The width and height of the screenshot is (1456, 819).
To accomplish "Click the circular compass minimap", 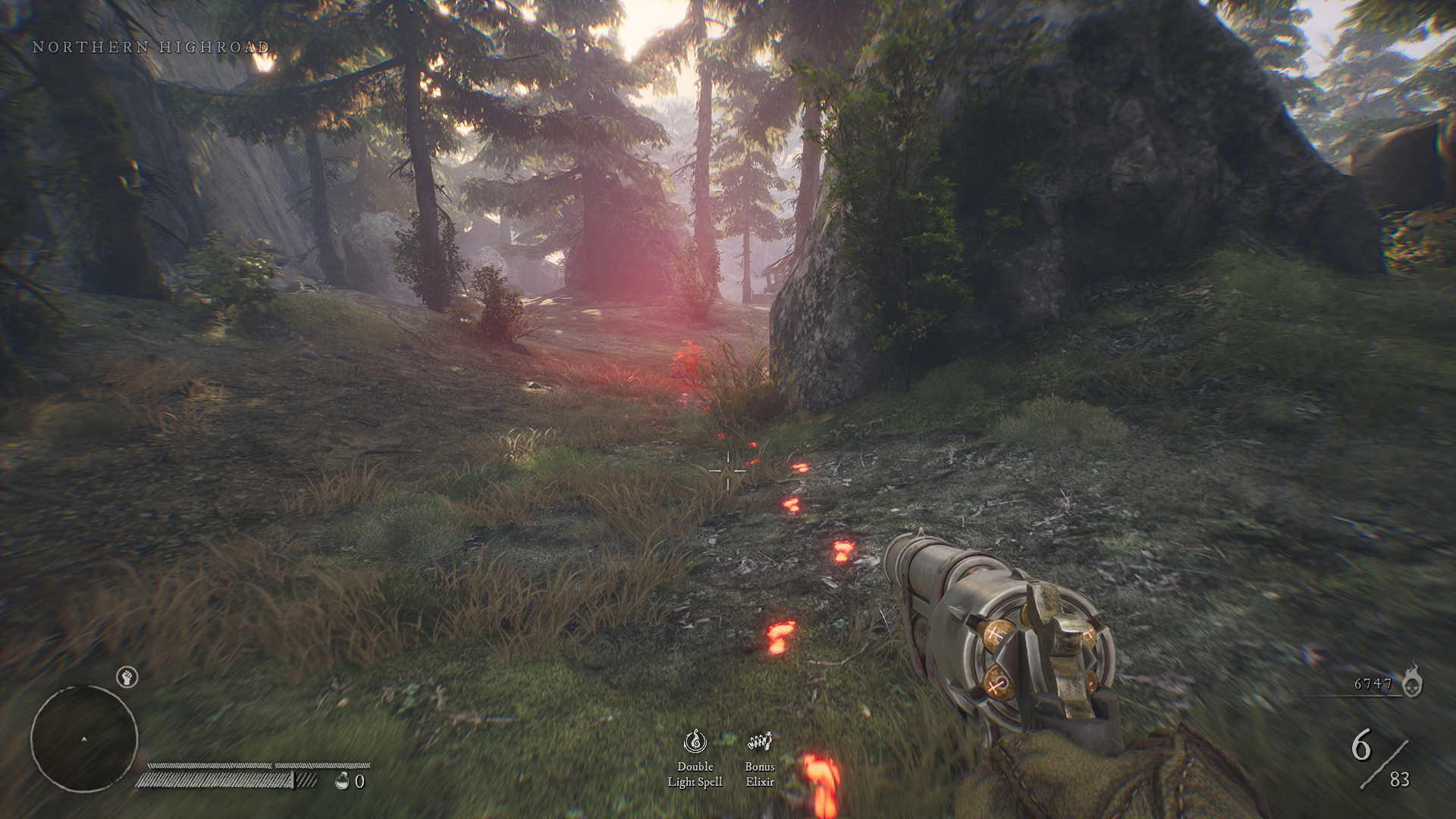I will [x=84, y=739].
